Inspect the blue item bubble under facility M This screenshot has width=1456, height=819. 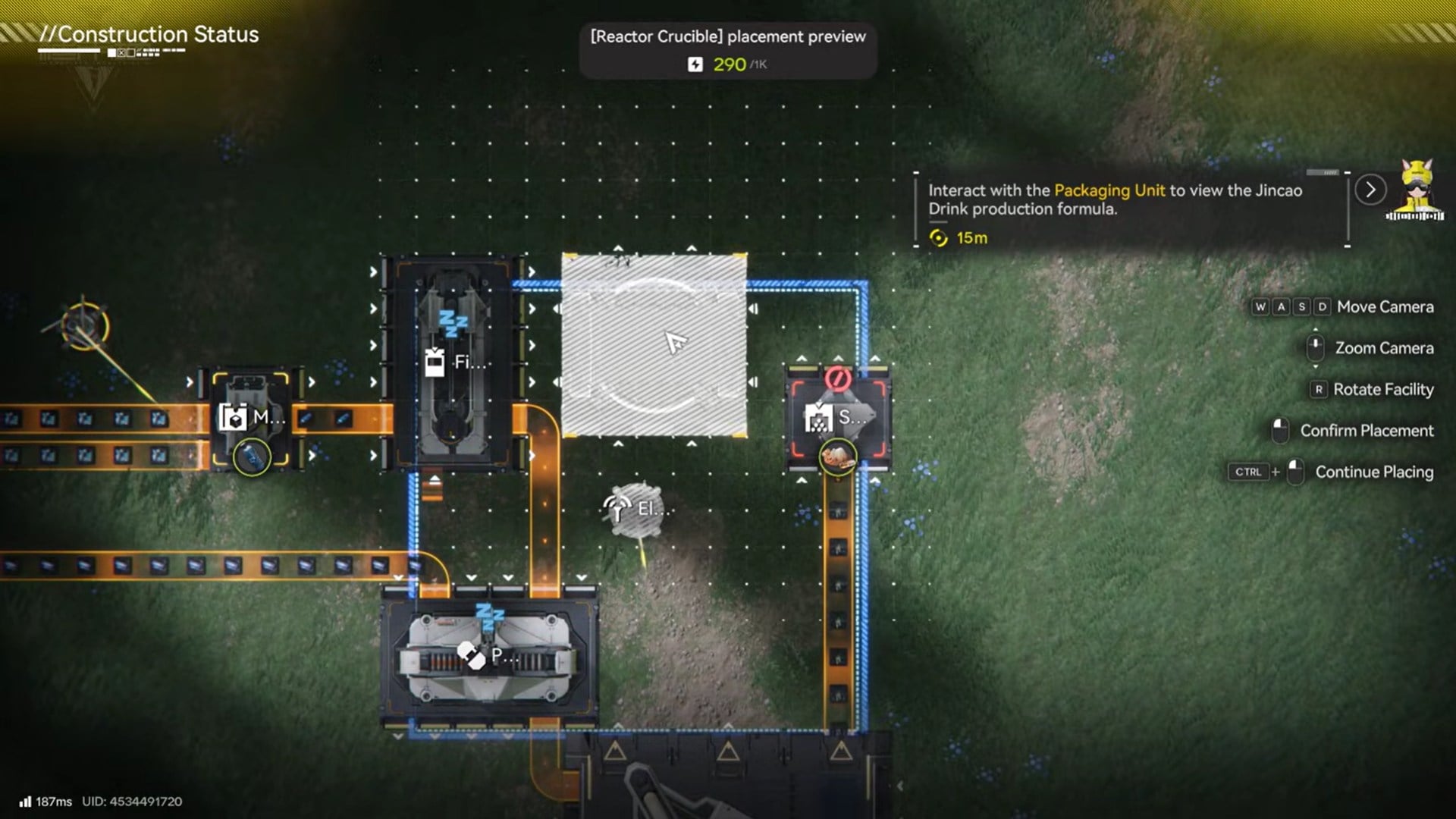(251, 457)
